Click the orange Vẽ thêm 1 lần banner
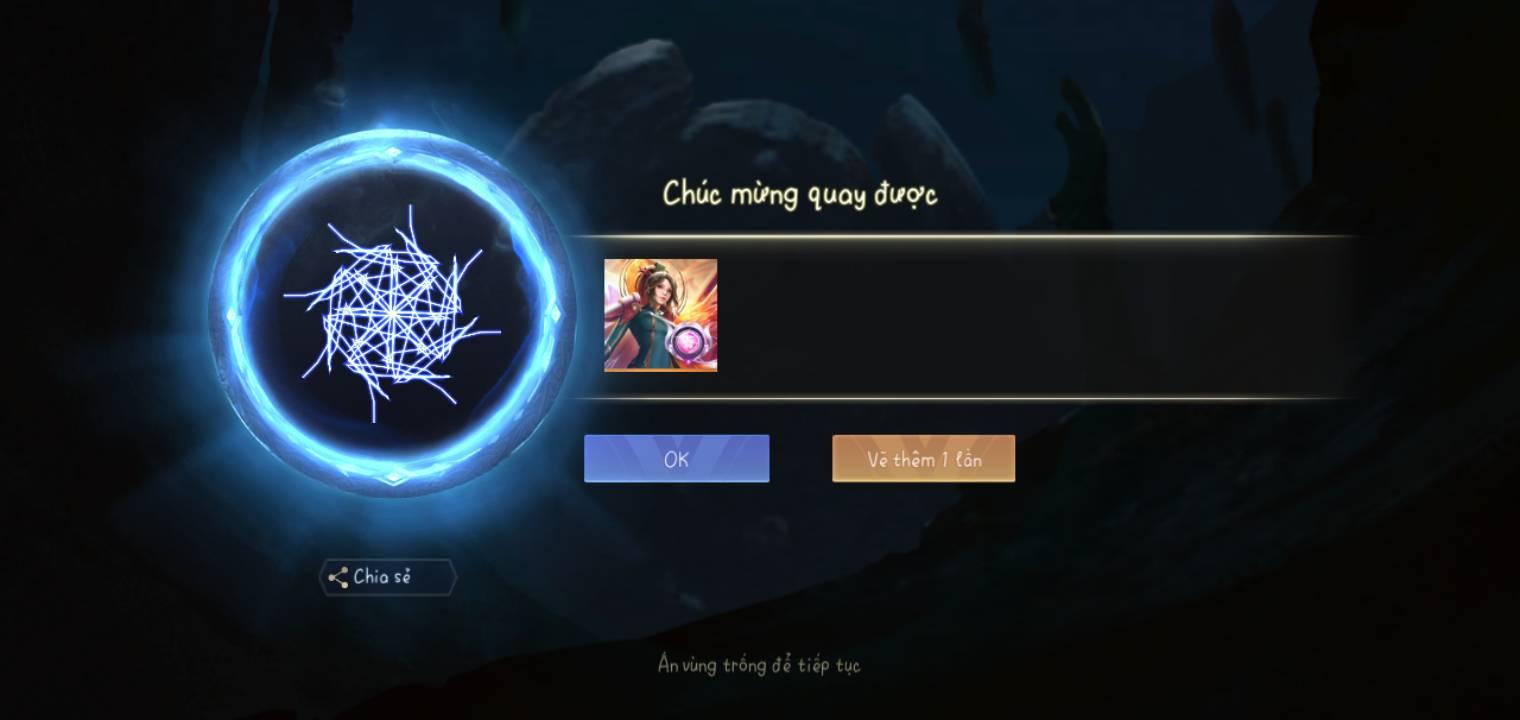The width and height of the screenshot is (1520, 720). point(922,458)
